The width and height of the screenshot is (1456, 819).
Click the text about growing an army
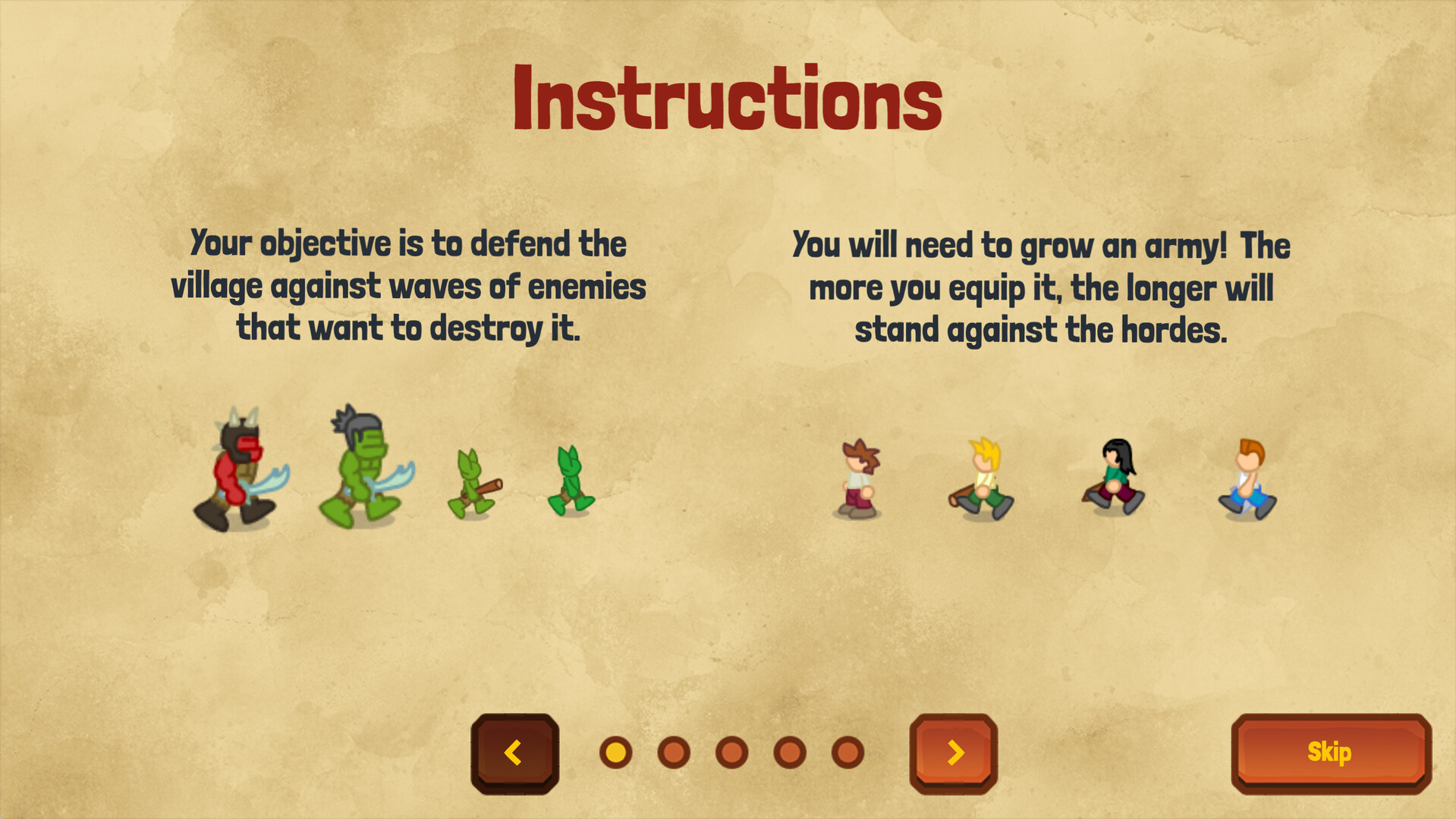pos(1039,285)
